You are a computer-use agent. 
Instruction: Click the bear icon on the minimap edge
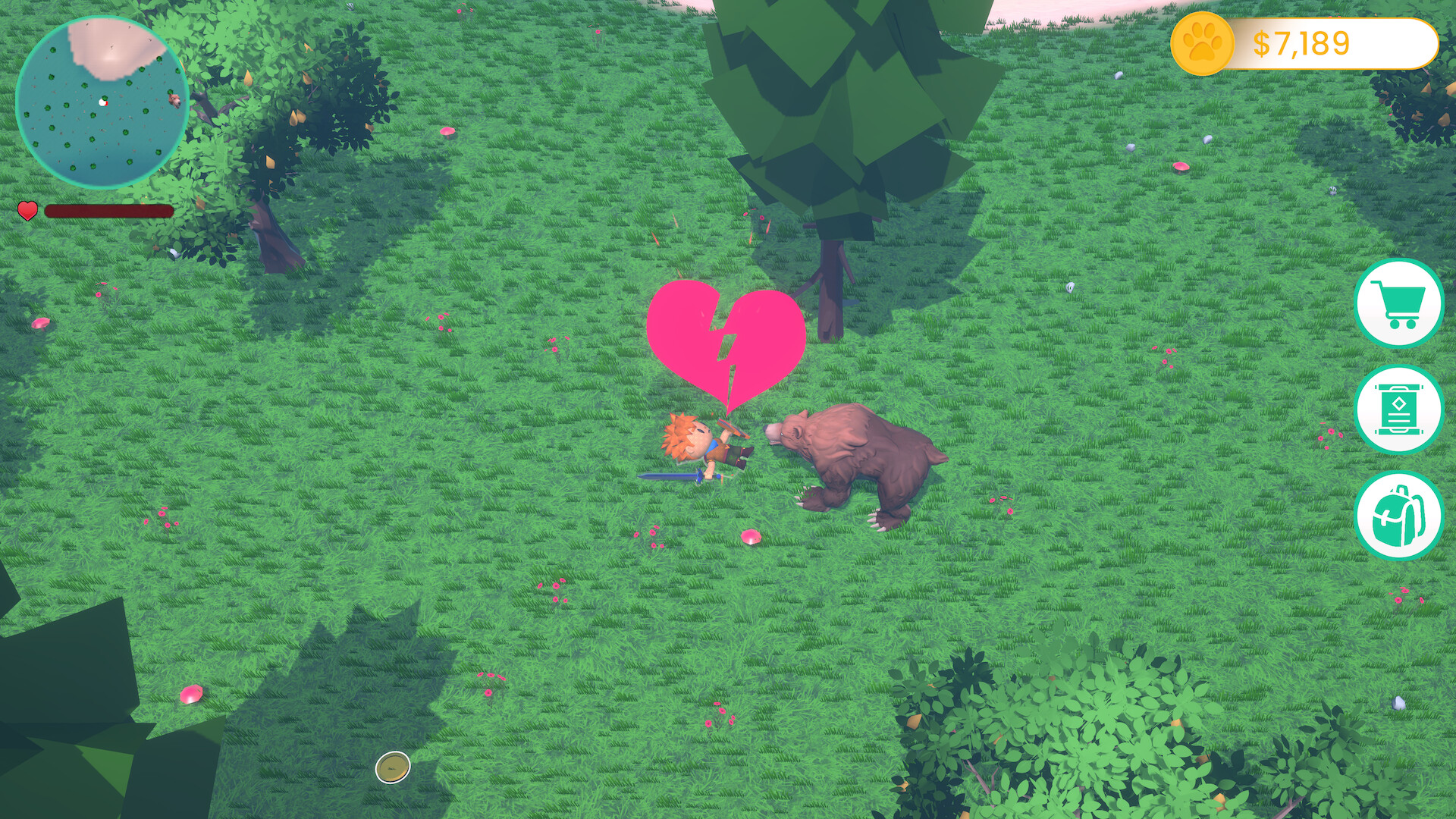(x=174, y=101)
